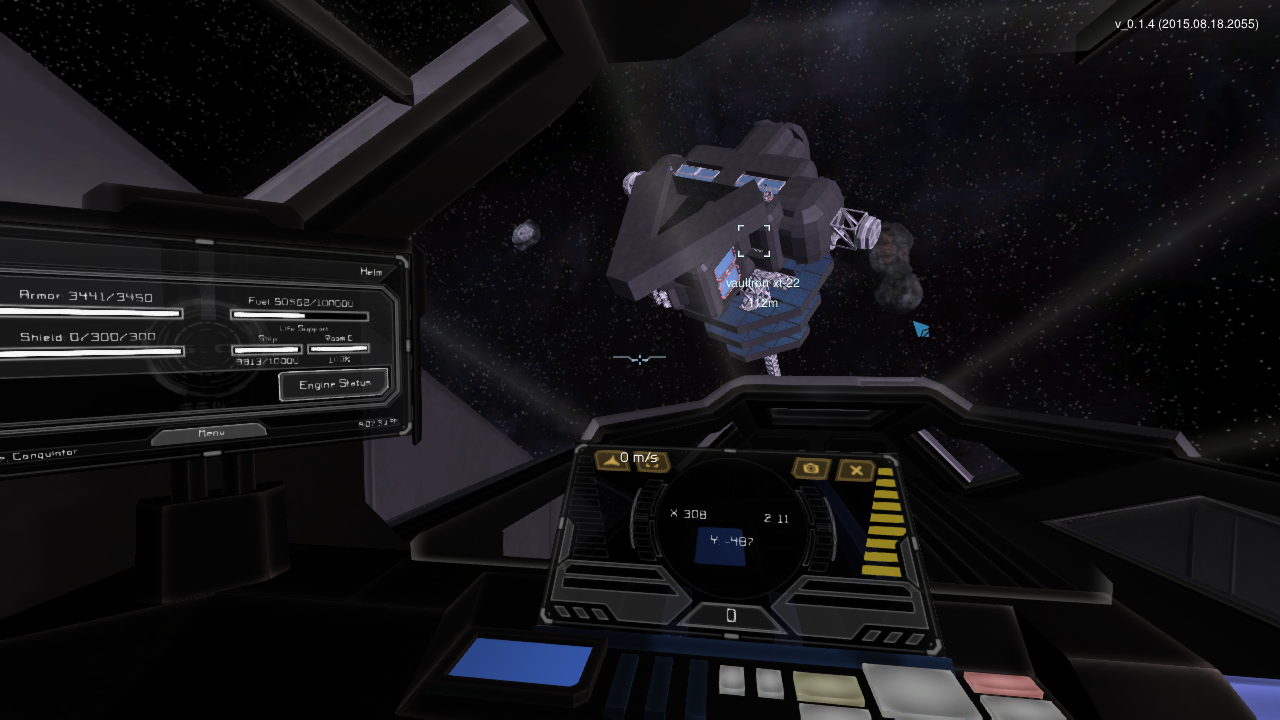Toggle the target brackets button beside the ship icon

651,461
